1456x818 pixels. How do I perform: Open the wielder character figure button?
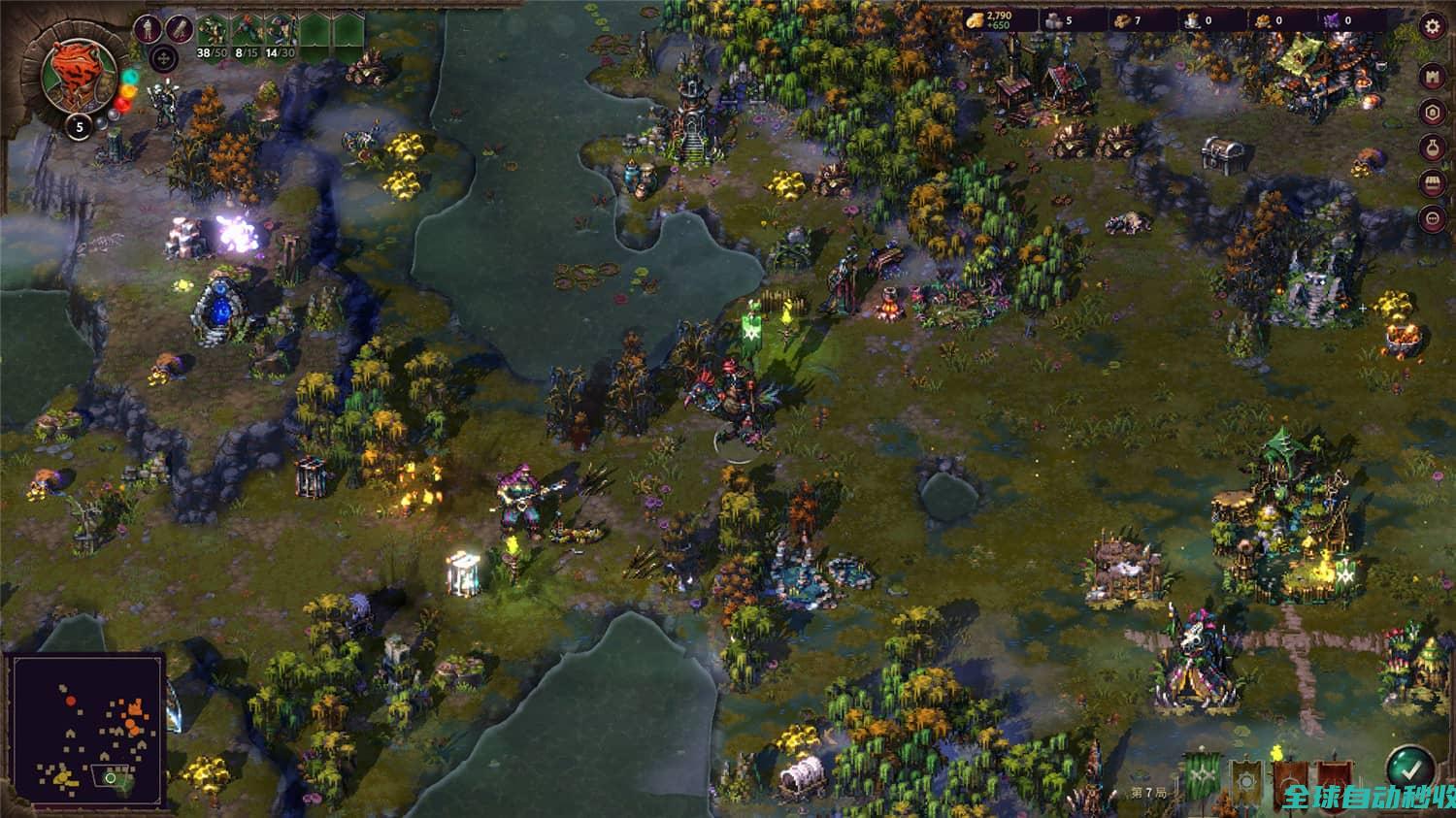pyautogui.click(x=149, y=28)
